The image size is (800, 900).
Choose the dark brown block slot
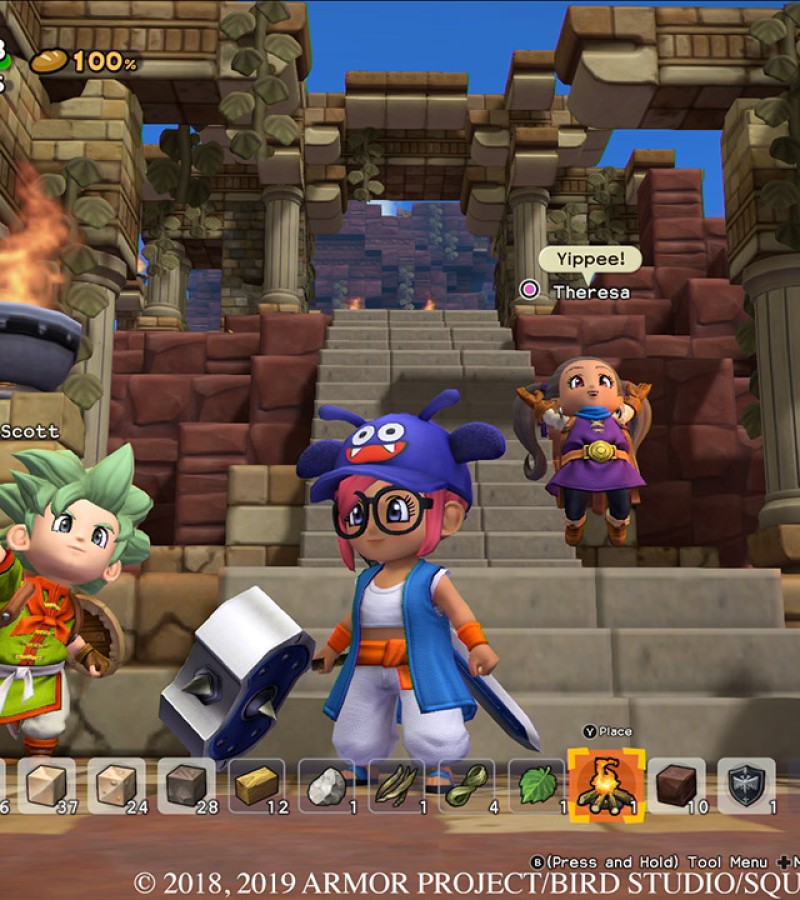[x=676, y=785]
